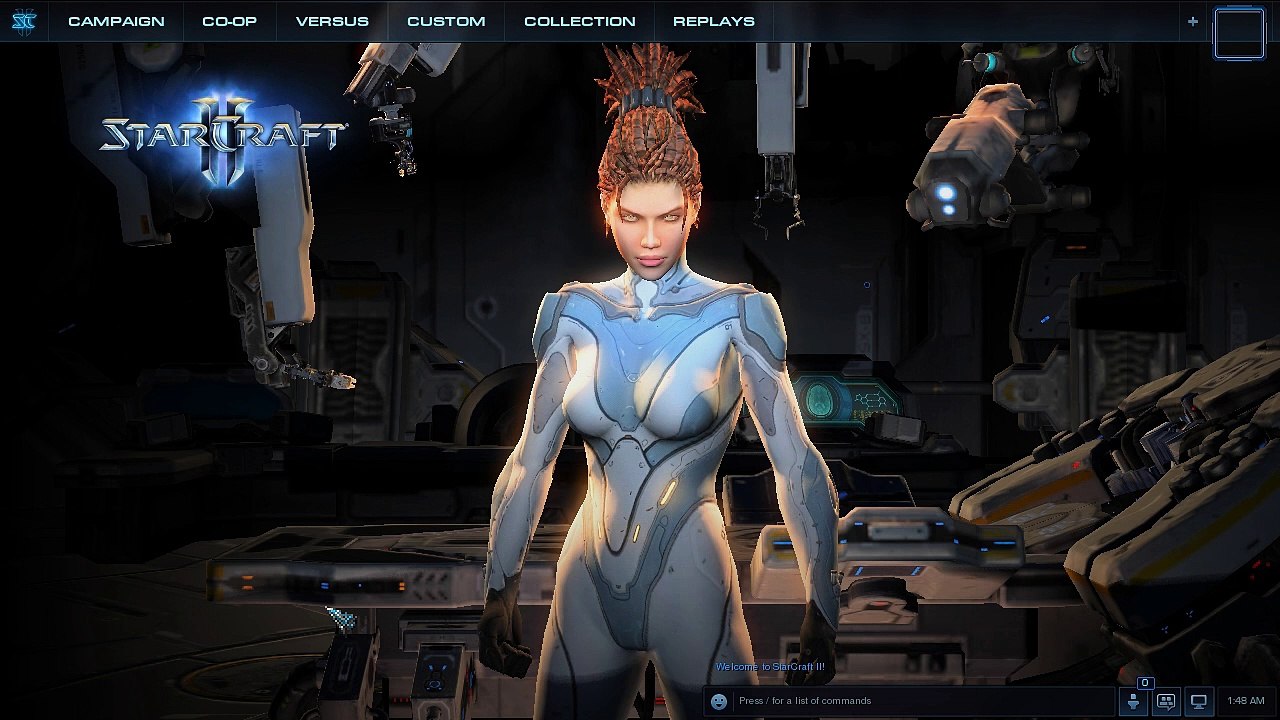The height and width of the screenshot is (720, 1280).
Task: Select the Versus tab
Action: [332, 21]
